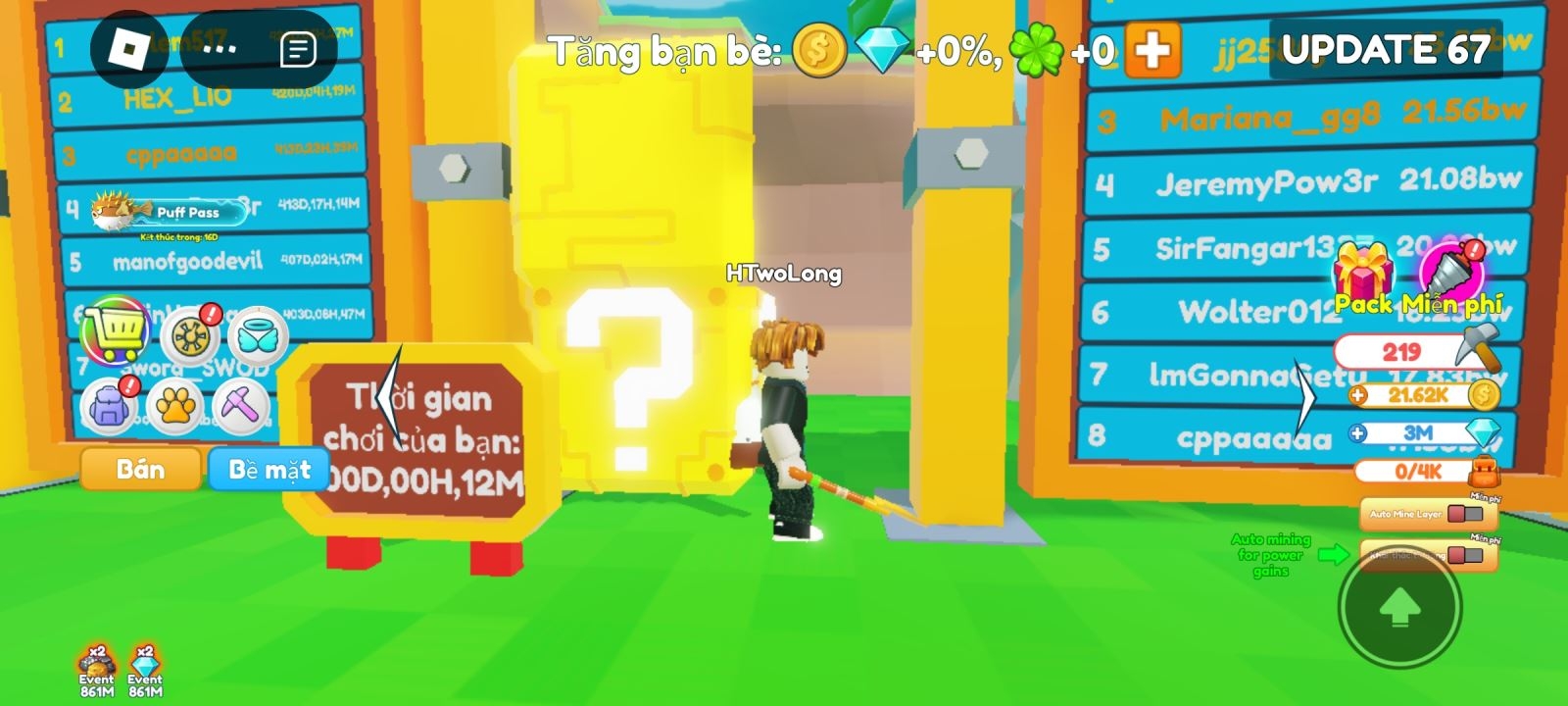Viewport: 1568px width, 706px height.
Task: Add diamonds via blue plus button
Action: tap(1356, 432)
